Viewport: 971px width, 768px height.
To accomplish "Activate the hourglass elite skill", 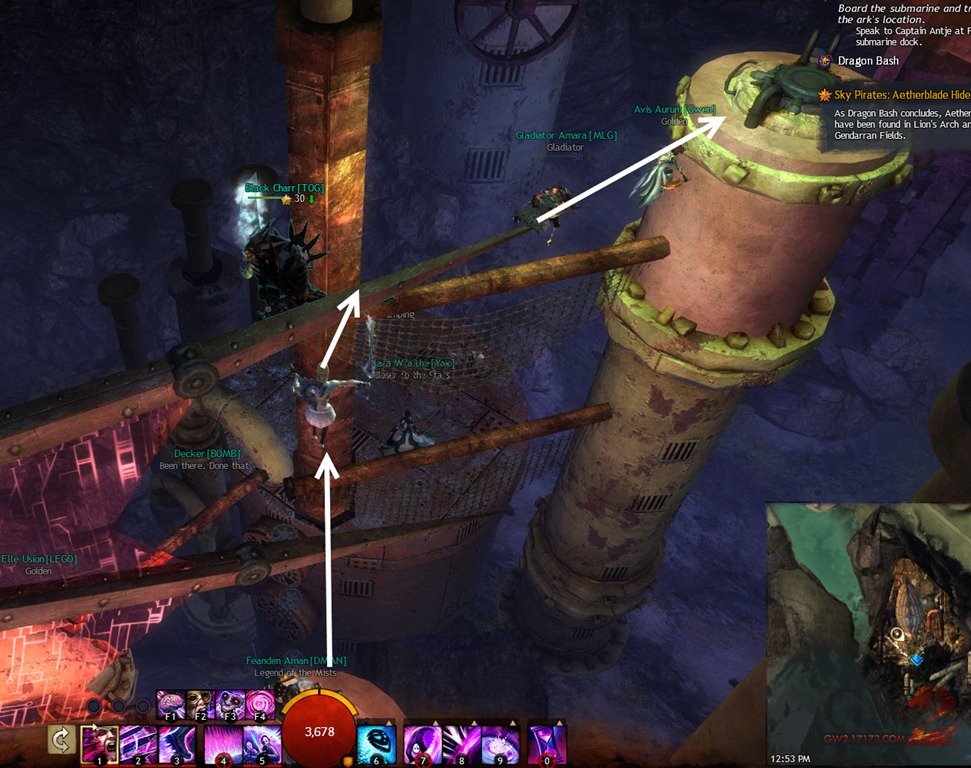I will pos(547,745).
